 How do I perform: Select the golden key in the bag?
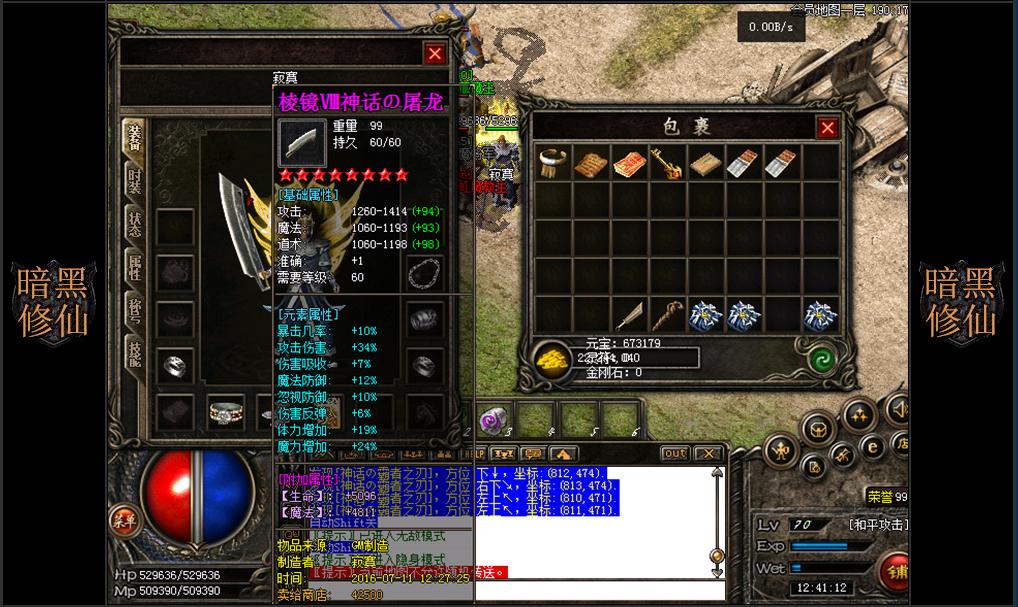[x=665, y=163]
